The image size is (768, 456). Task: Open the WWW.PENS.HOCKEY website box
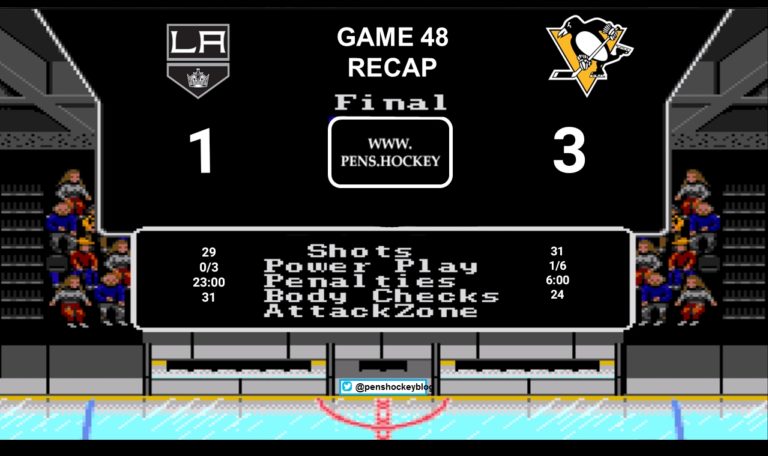tap(390, 152)
